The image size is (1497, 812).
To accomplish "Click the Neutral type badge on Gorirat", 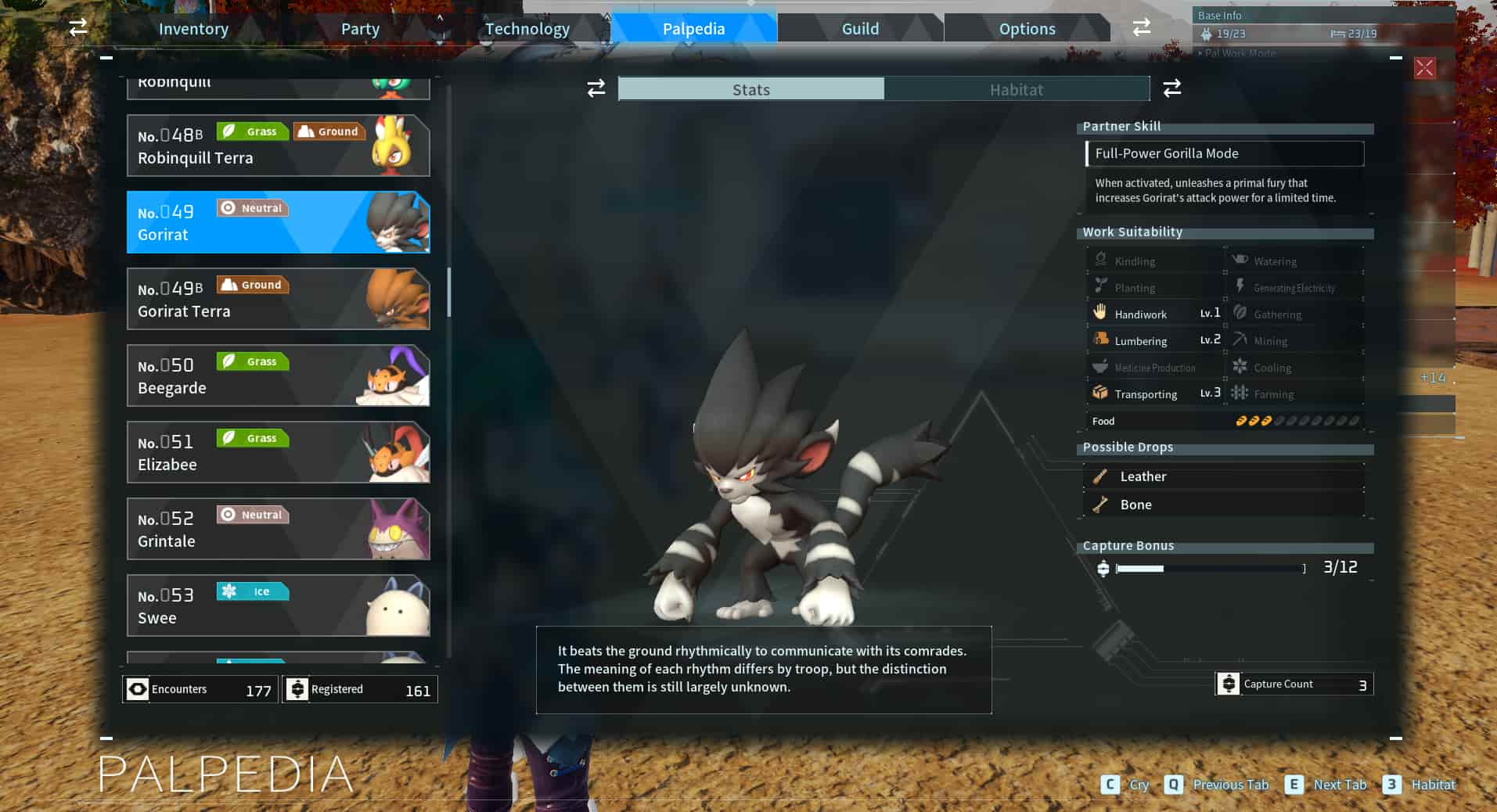I will [x=252, y=207].
